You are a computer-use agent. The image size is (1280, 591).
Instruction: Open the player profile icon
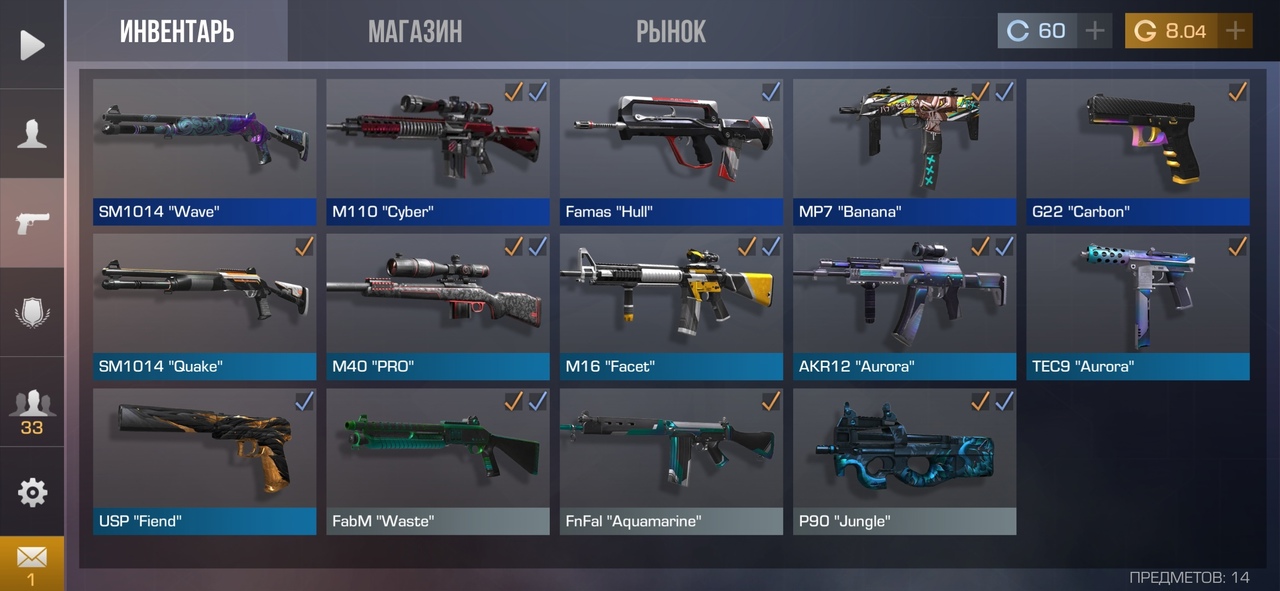(x=32, y=133)
